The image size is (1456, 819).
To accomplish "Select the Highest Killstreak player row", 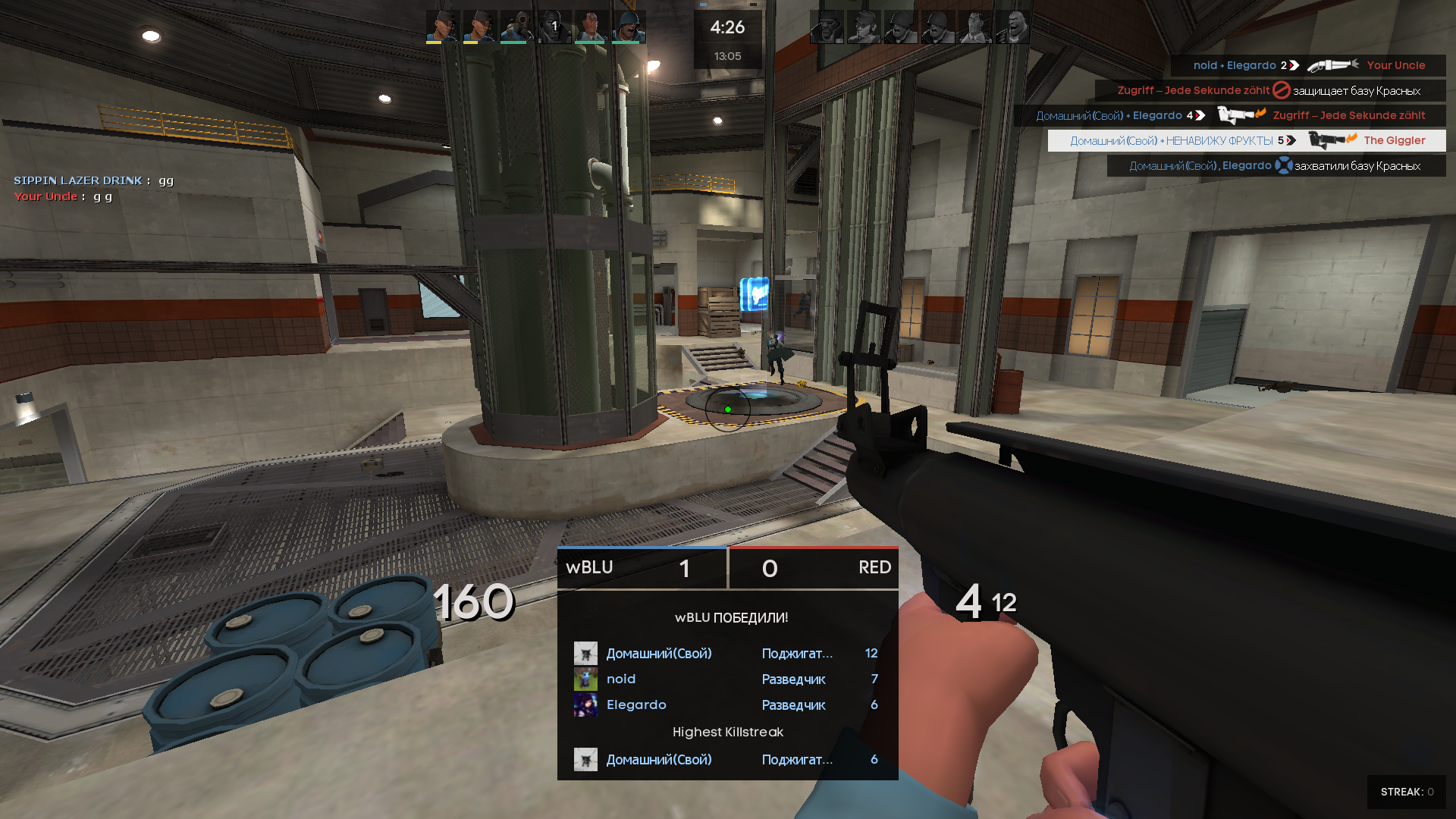I will [726, 760].
